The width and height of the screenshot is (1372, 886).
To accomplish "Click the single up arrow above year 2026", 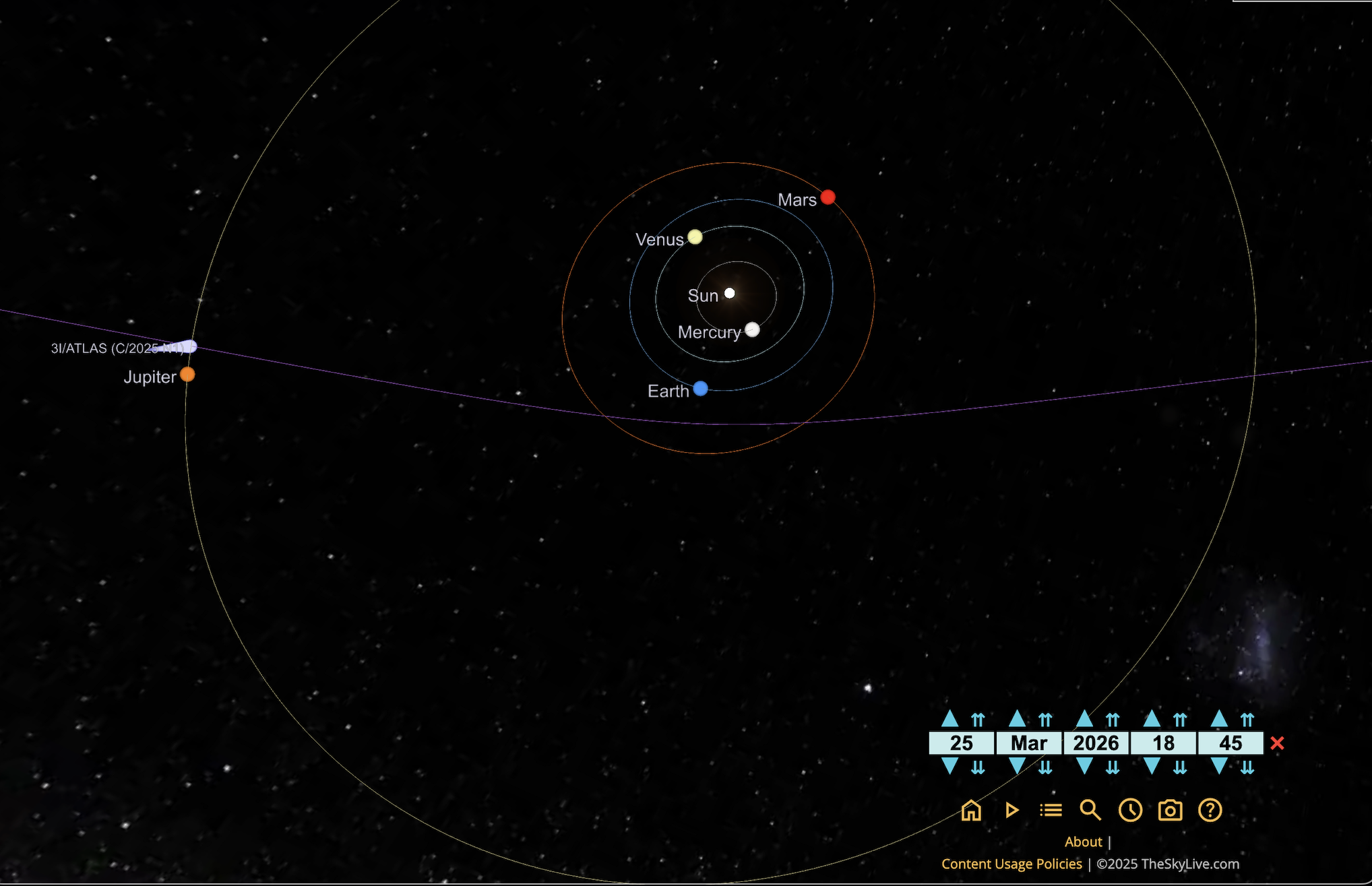I will [x=1085, y=719].
